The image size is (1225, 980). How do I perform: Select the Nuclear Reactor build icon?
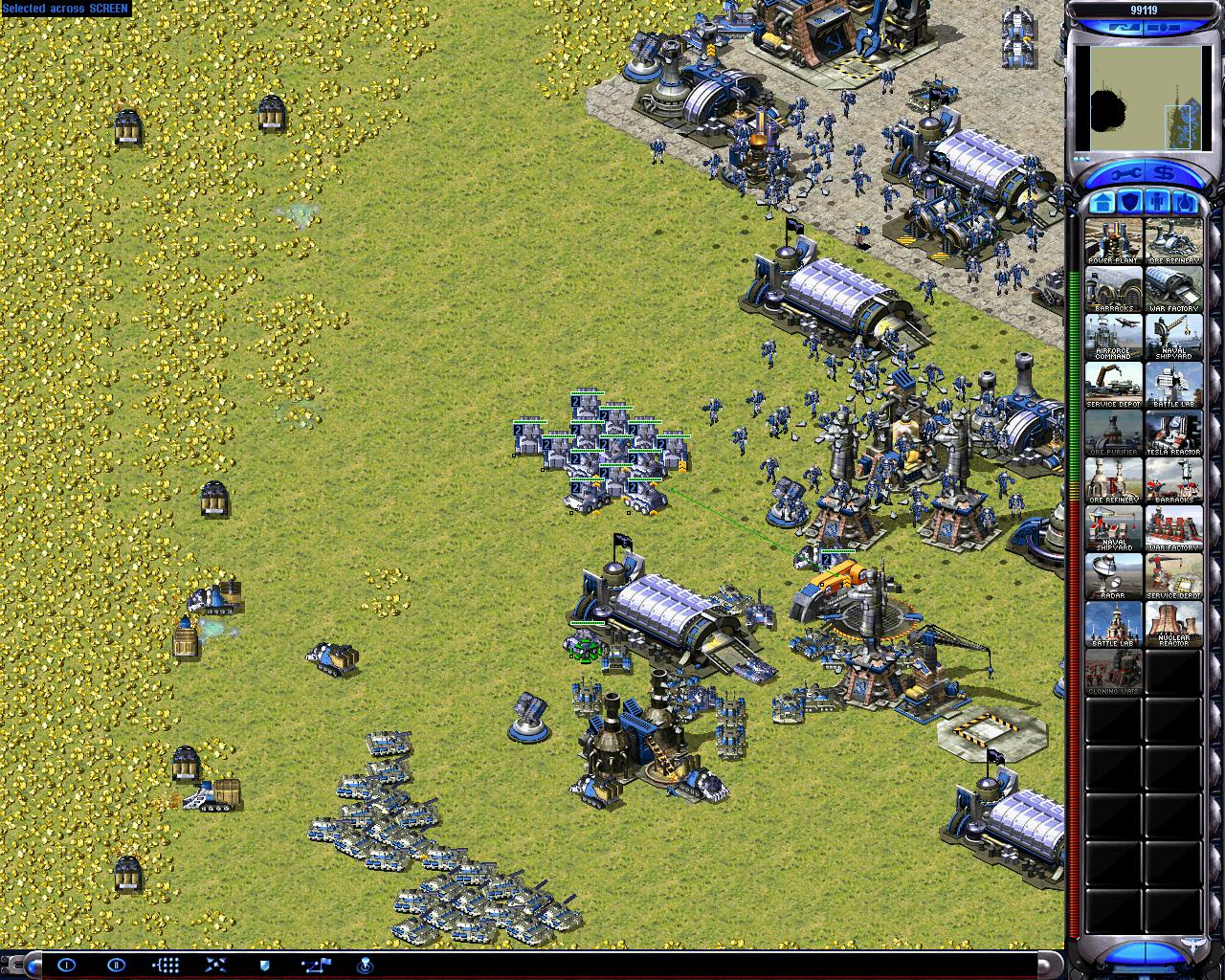[x=1173, y=624]
